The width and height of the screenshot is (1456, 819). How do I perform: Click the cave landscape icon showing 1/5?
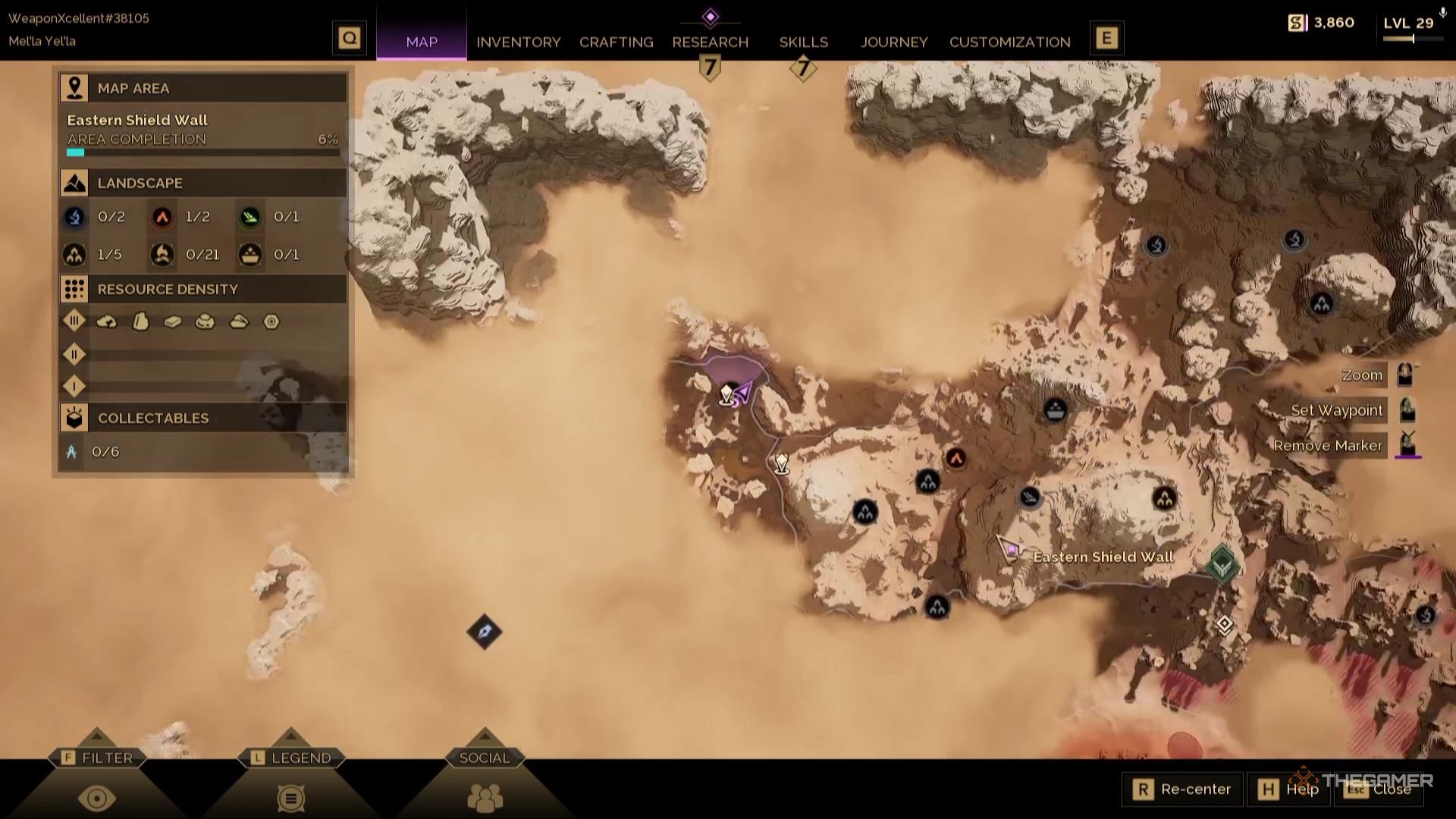[x=74, y=255]
